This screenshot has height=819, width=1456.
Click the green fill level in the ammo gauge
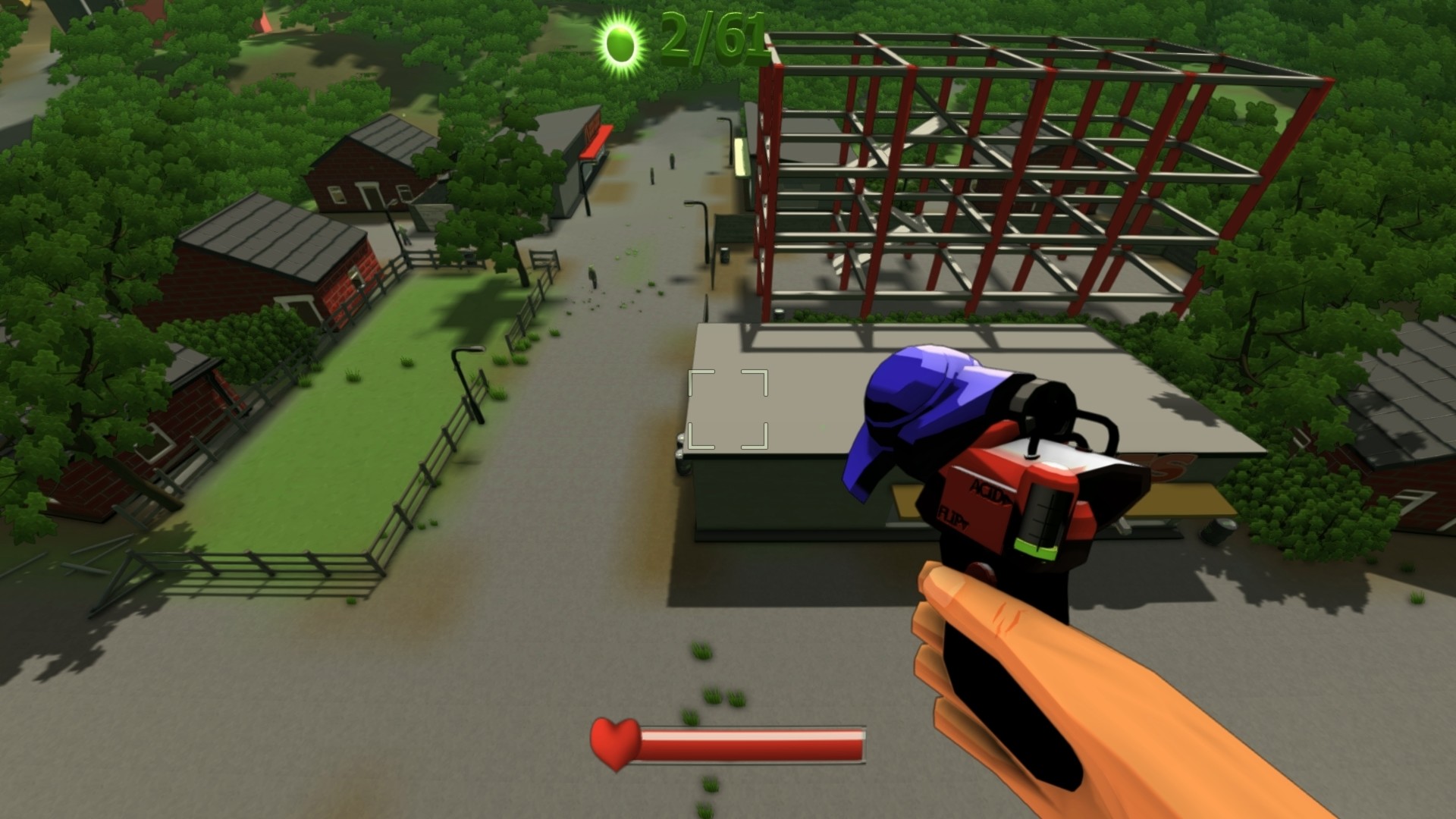click(x=1037, y=548)
